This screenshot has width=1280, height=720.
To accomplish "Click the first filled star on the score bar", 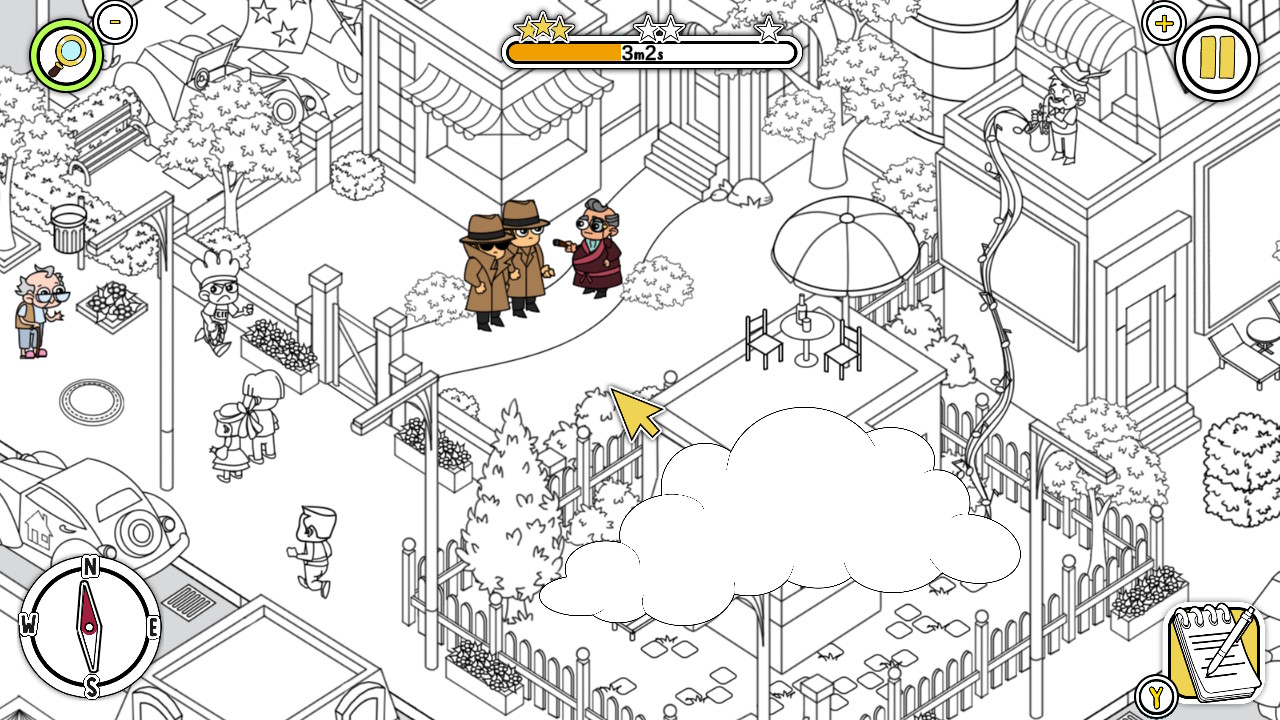I will click(523, 30).
